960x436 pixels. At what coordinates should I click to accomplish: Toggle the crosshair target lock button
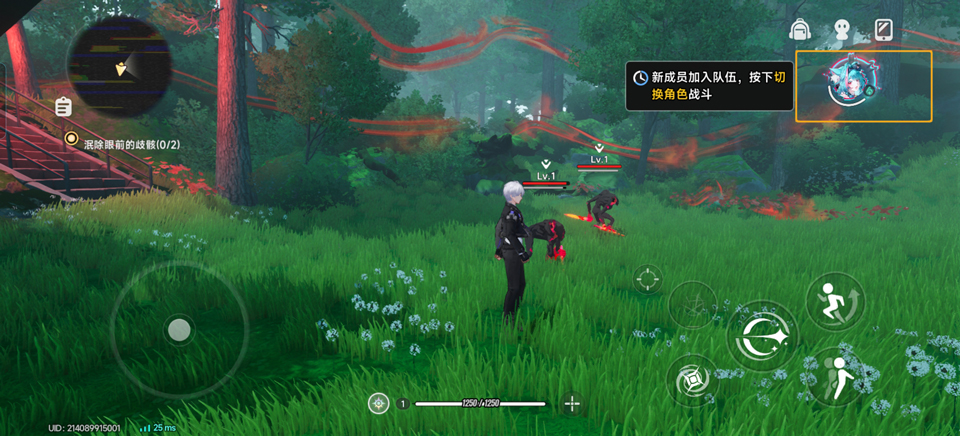point(648,279)
